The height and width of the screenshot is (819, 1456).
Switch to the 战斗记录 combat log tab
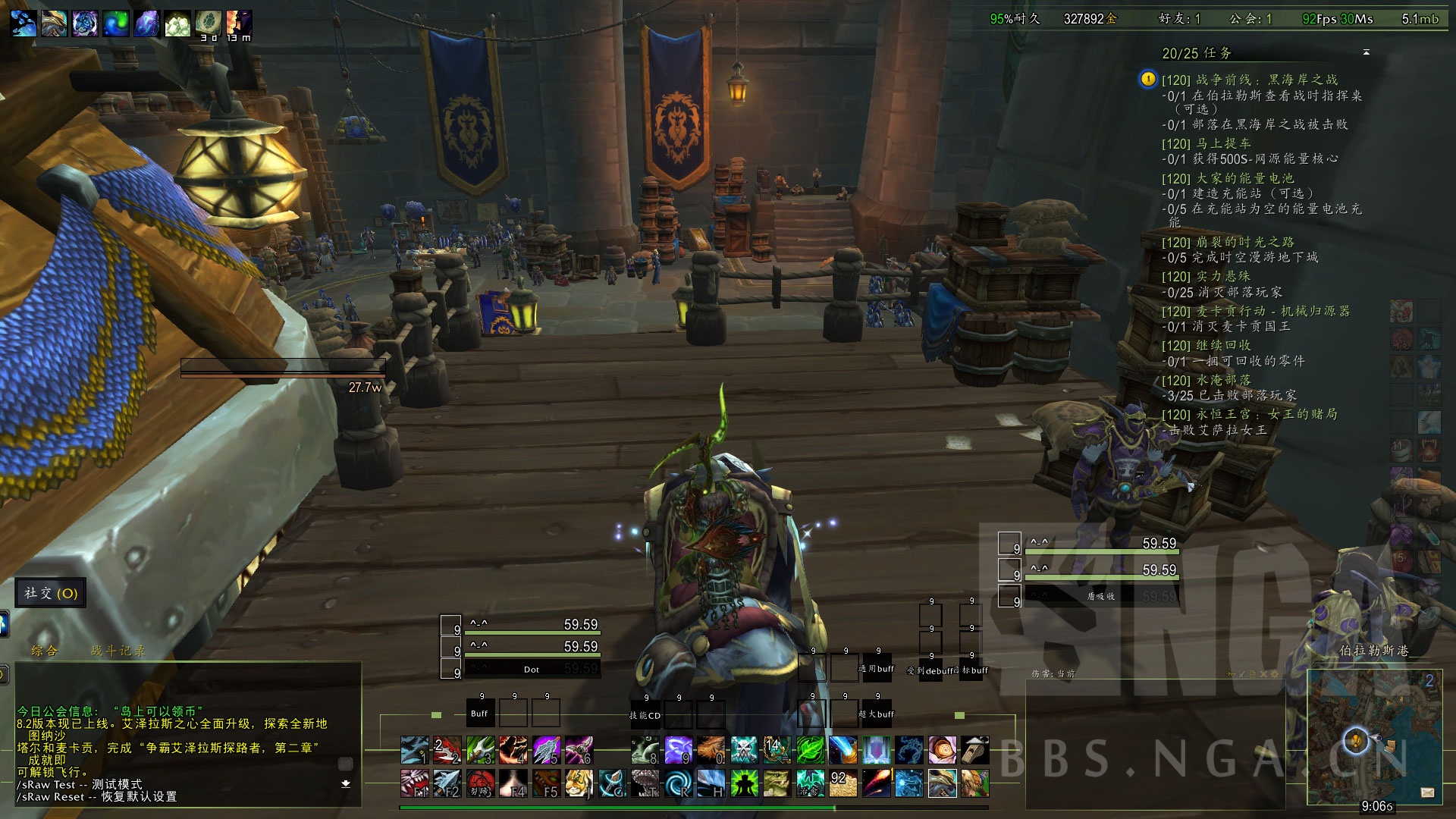[x=118, y=651]
